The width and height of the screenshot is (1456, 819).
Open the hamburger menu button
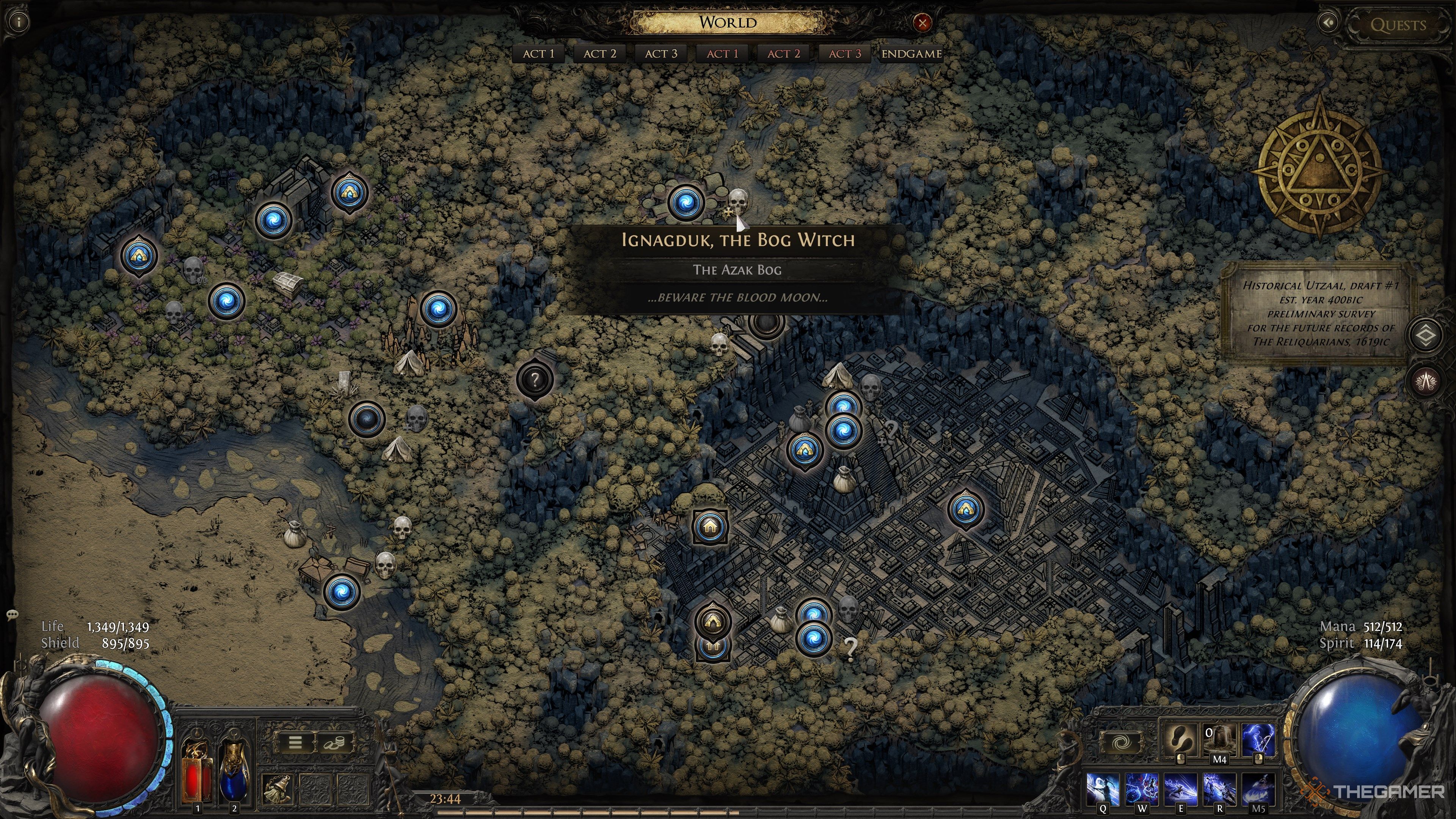click(295, 742)
